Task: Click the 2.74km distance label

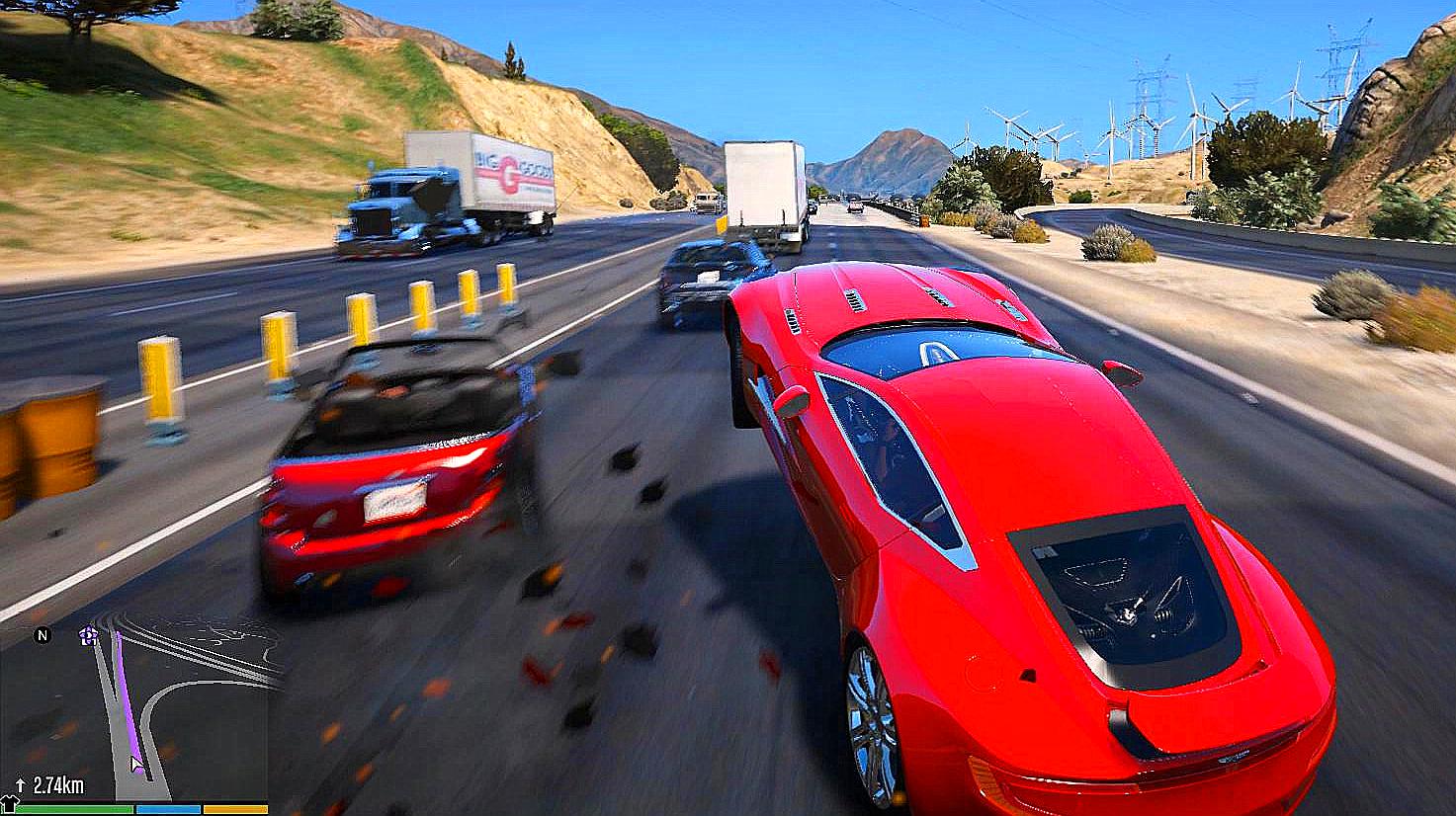Action: coord(59,784)
